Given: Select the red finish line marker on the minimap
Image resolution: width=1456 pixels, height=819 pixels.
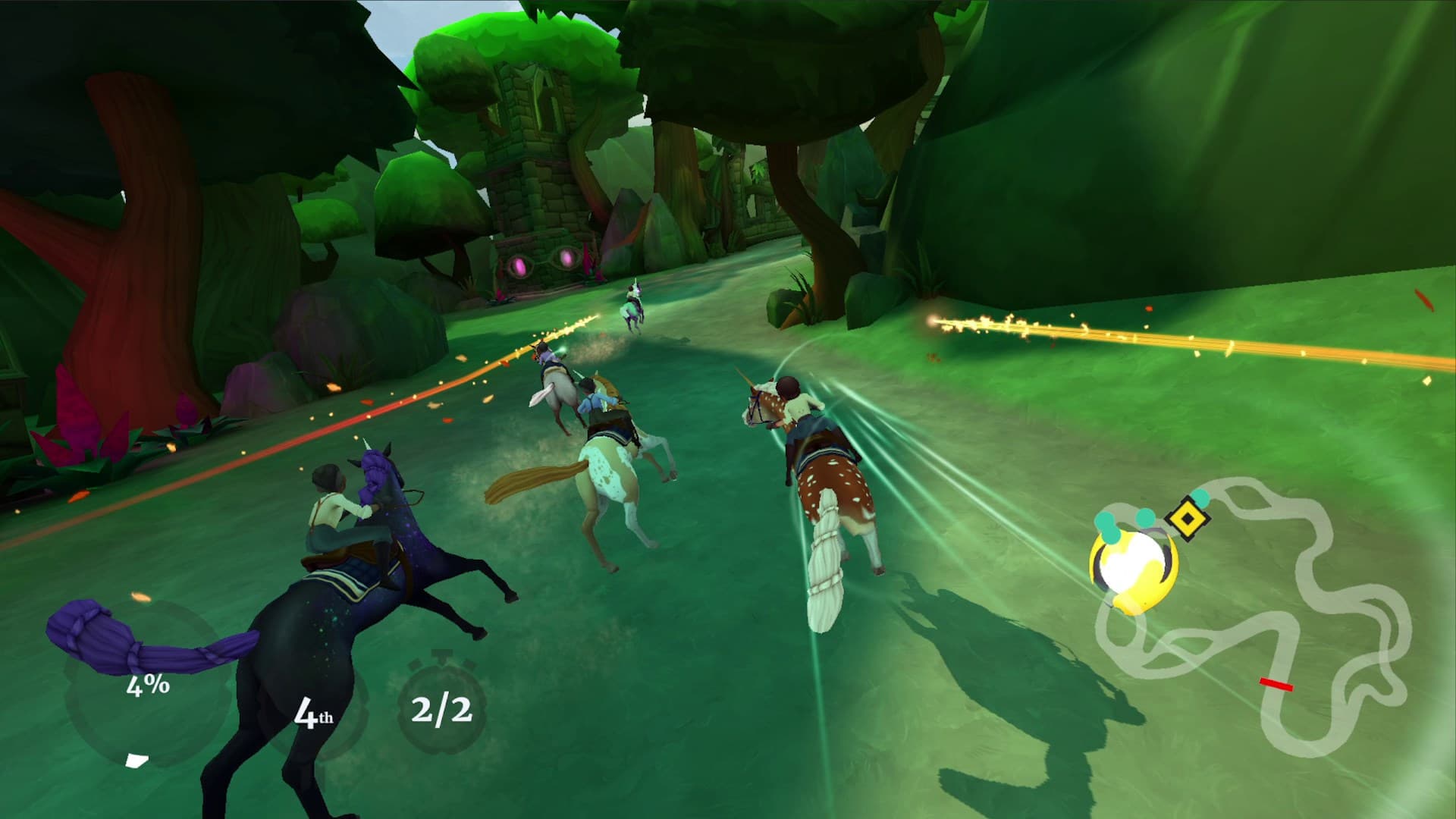Looking at the screenshot, I should 1276,683.
